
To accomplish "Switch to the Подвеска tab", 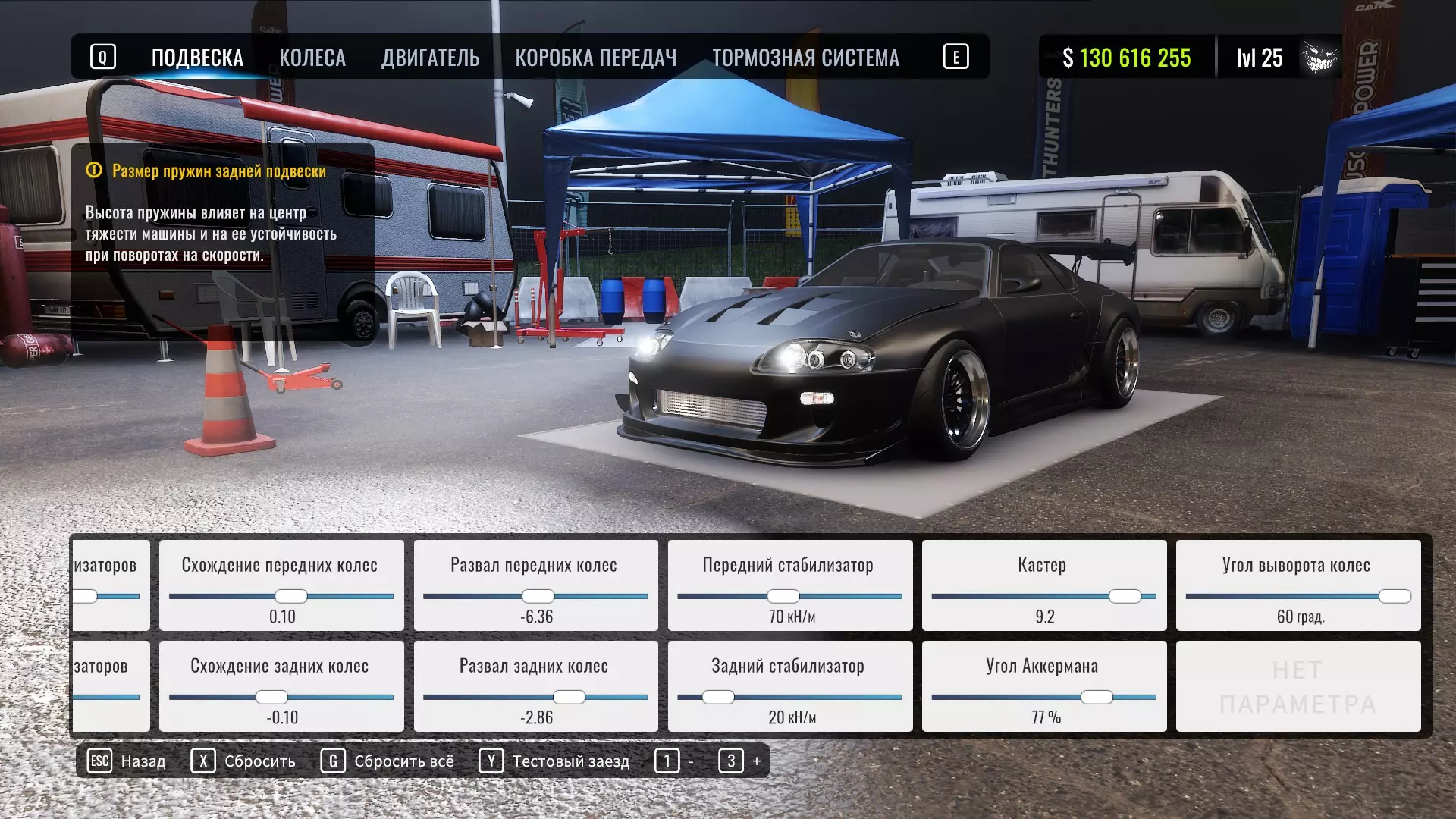I will (x=197, y=58).
